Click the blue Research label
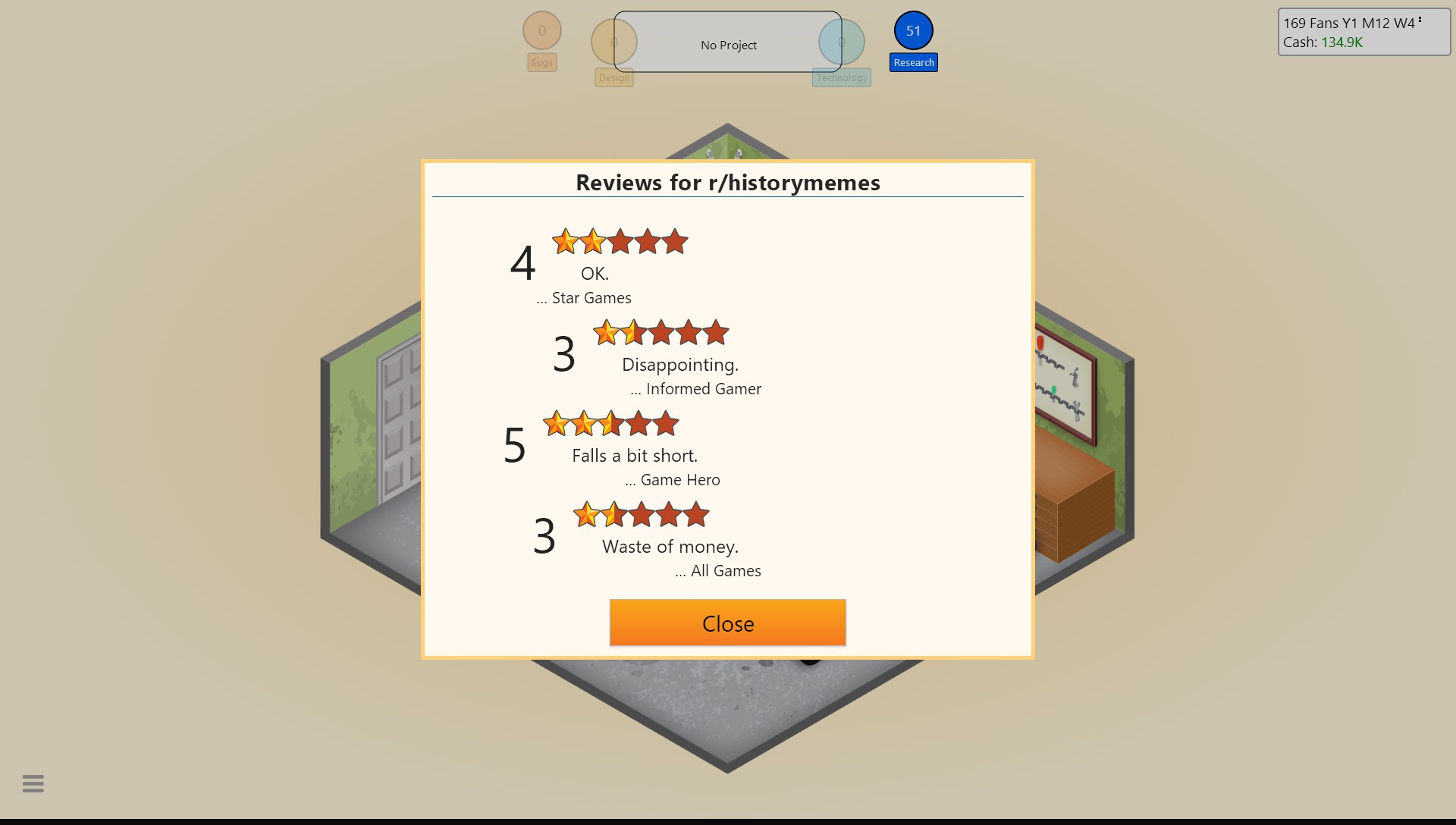 pyautogui.click(x=913, y=62)
